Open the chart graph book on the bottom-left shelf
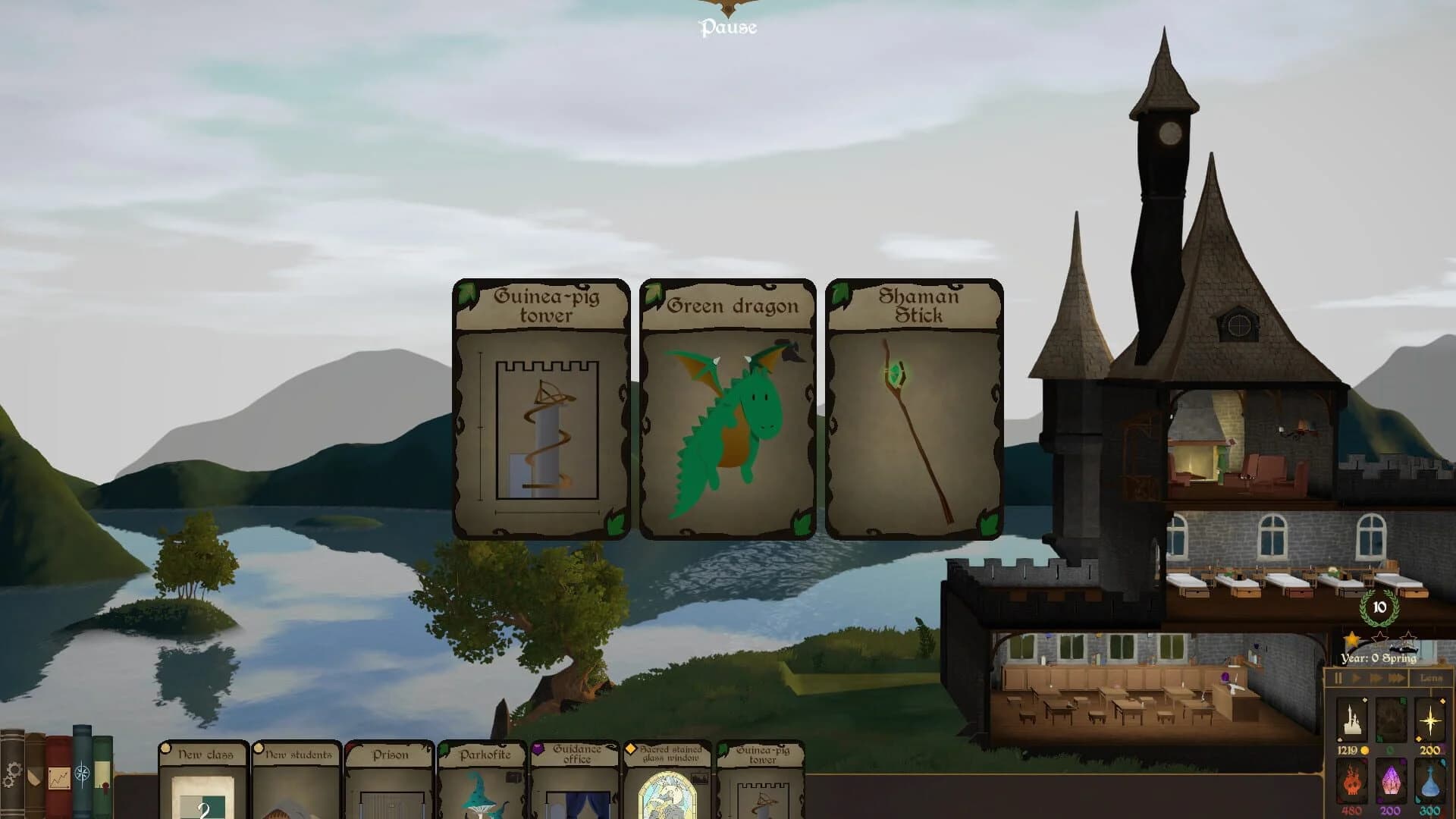The width and height of the screenshot is (1456, 819). (x=59, y=777)
